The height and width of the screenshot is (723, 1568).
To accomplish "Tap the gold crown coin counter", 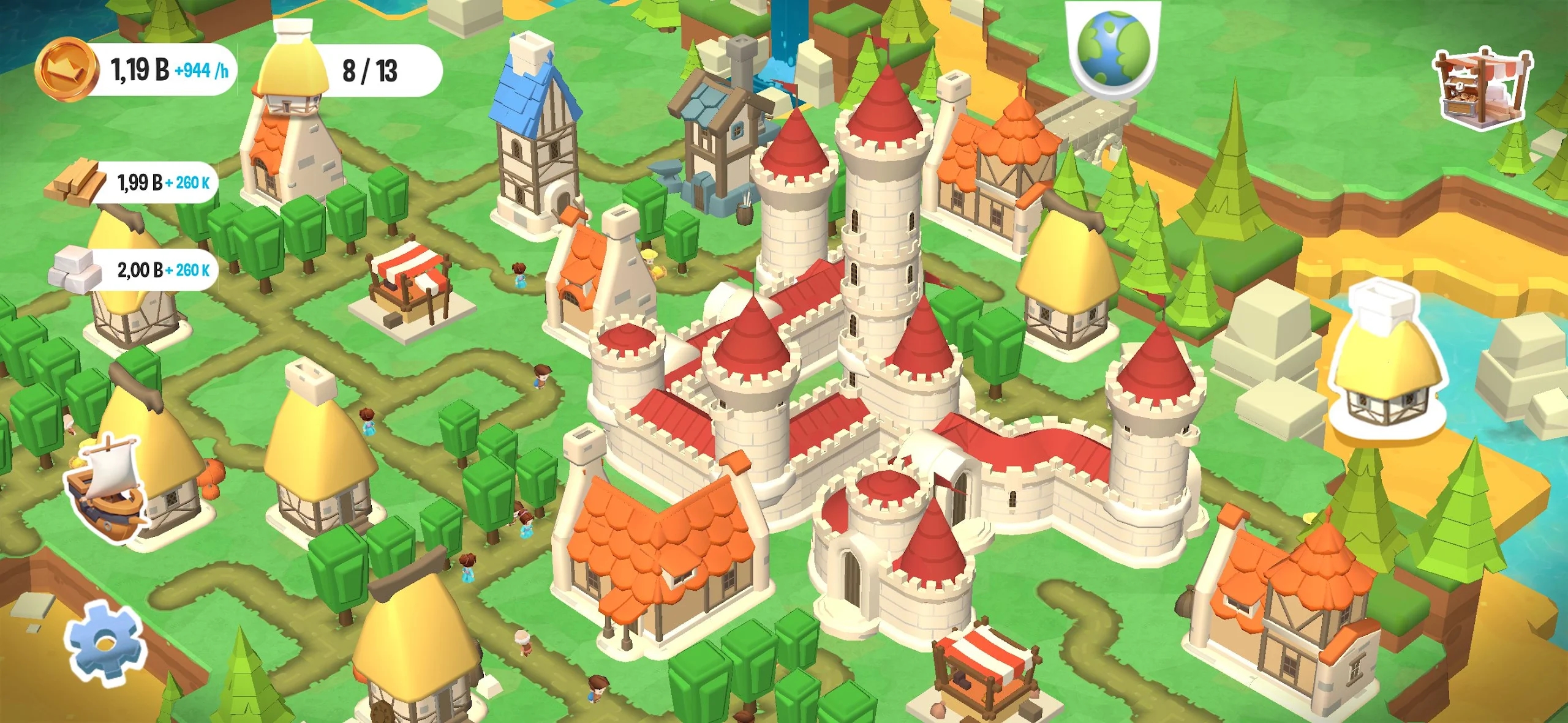I will 136,70.
